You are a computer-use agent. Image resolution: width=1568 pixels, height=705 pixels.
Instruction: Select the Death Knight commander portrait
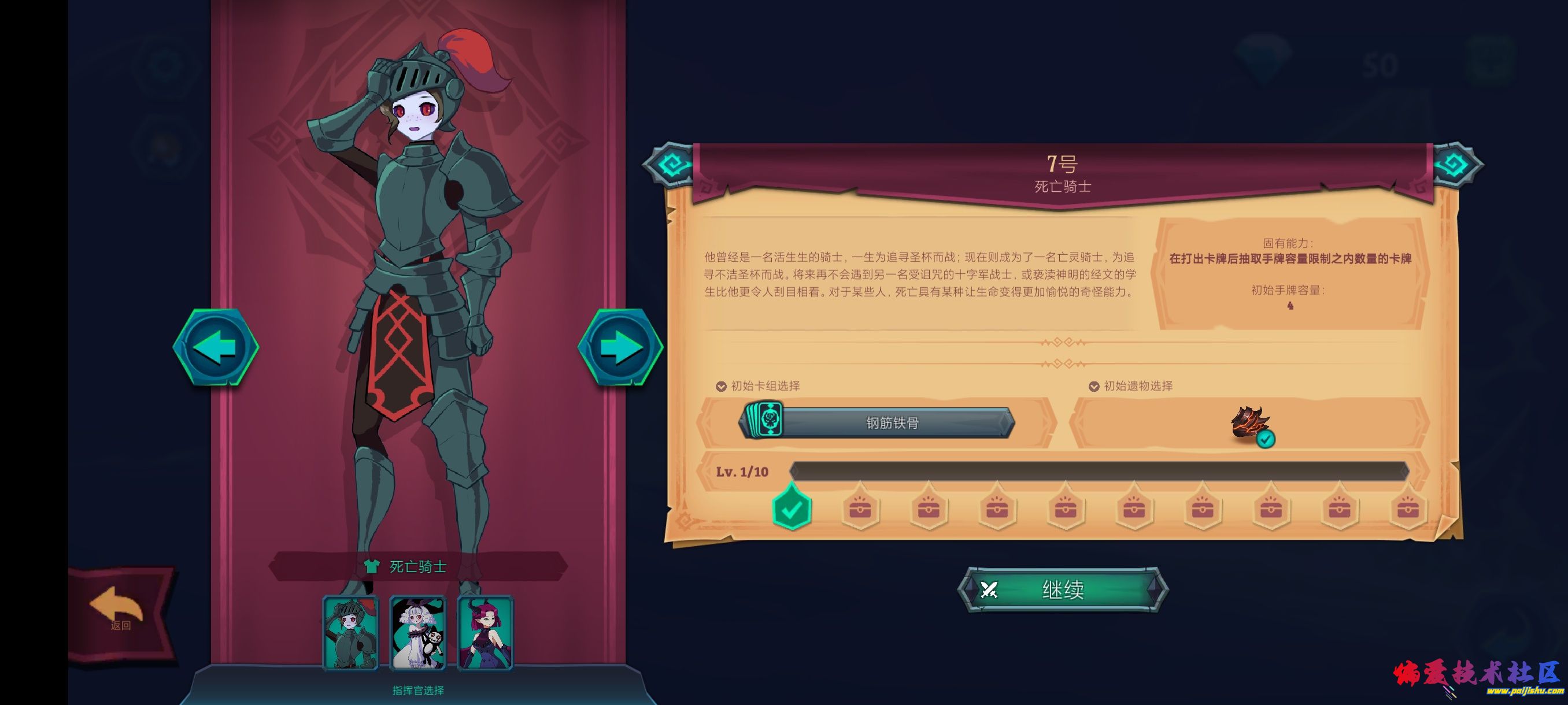coord(350,633)
